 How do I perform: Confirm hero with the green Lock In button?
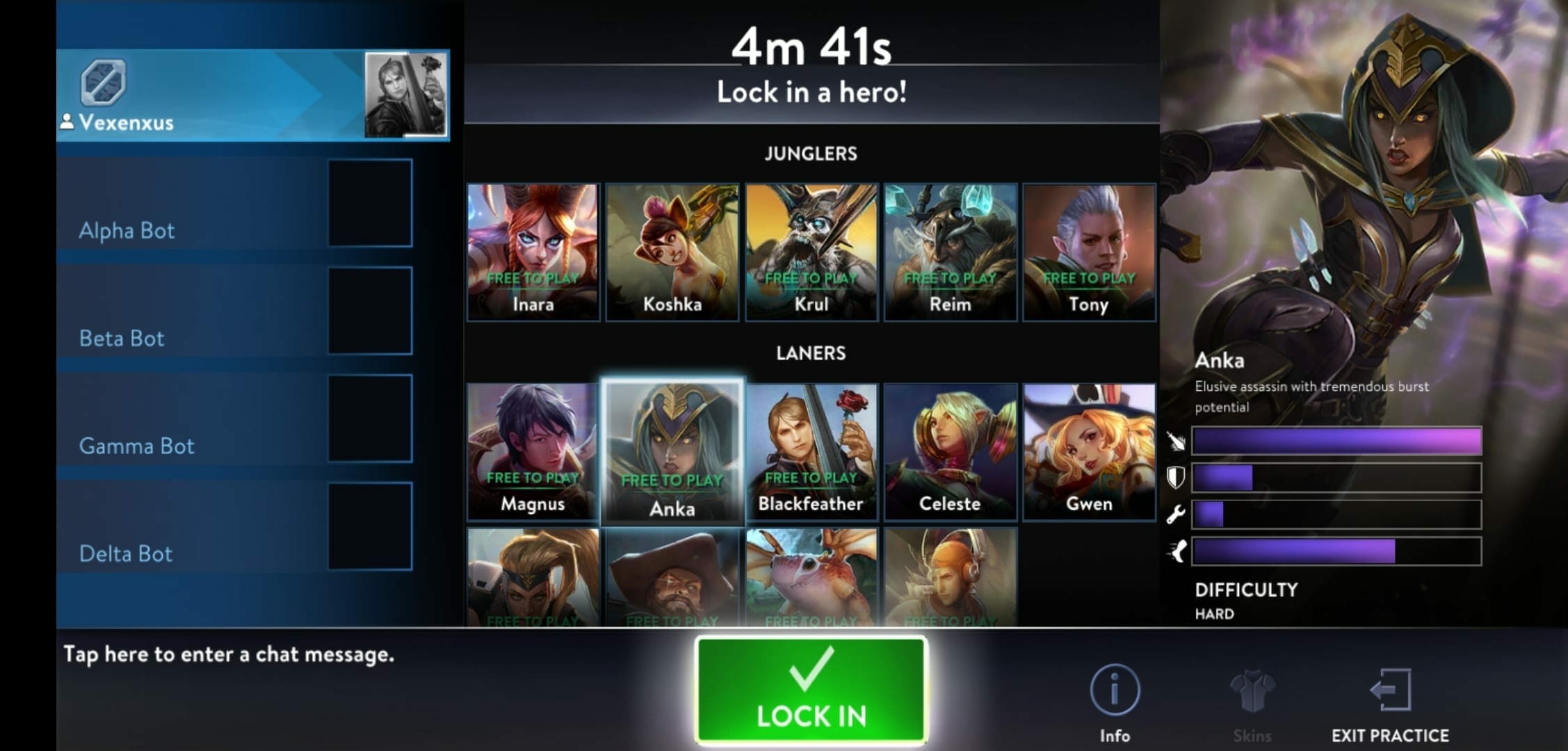click(x=811, y=691)
